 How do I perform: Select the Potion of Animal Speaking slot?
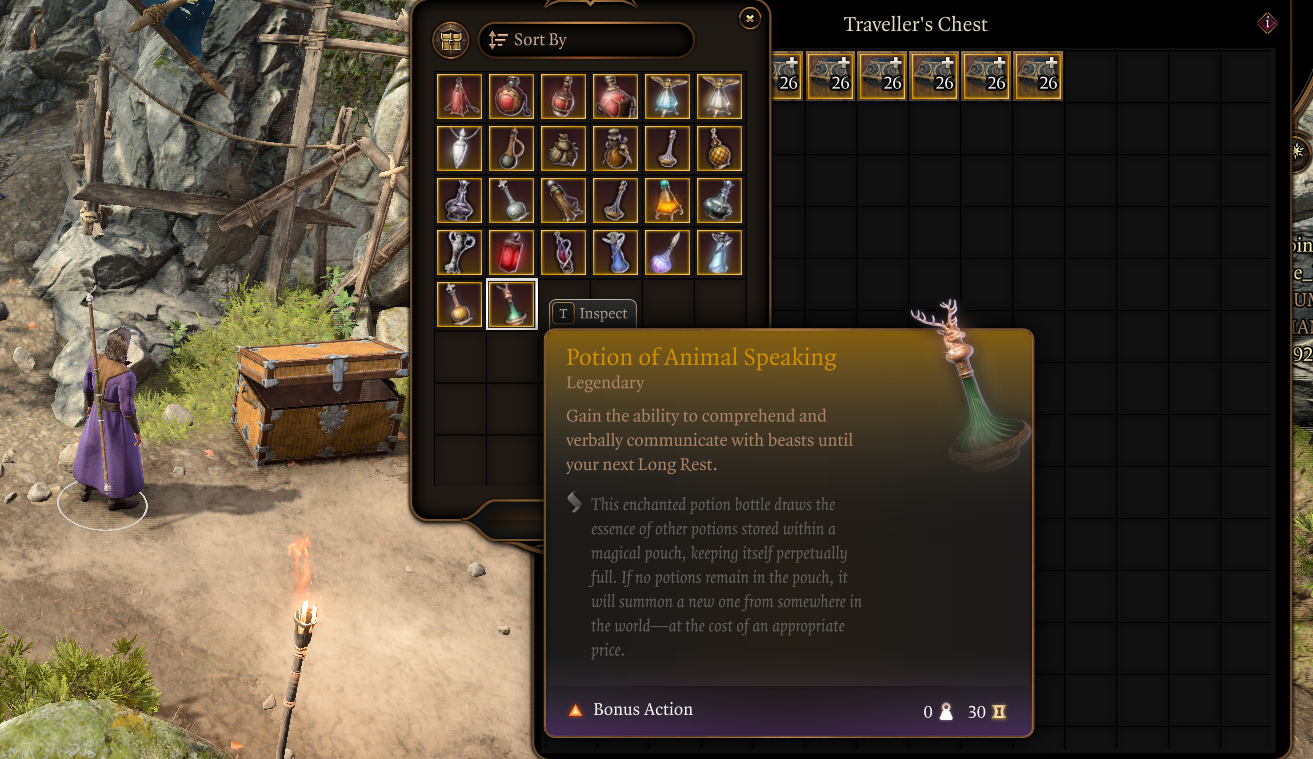(512, 304)
